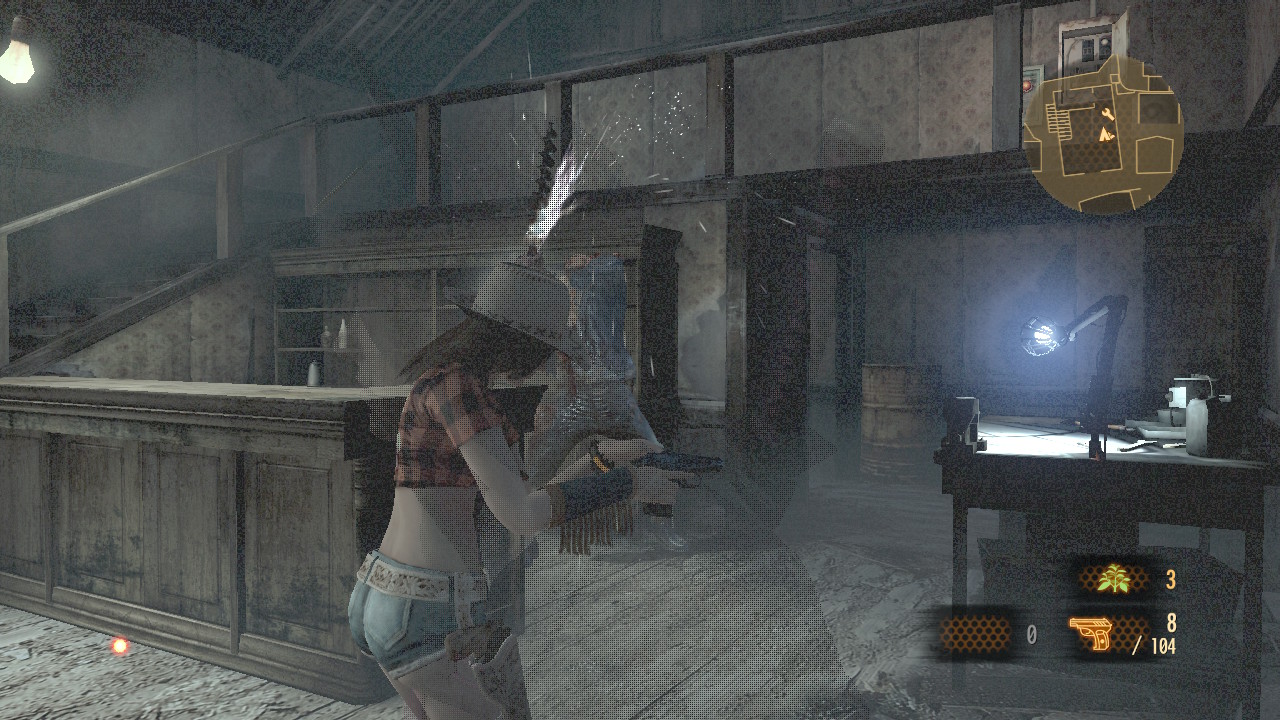Click the circular minimap
The width and height of the screenshot is (1280, 720).
coord(1103,133)
